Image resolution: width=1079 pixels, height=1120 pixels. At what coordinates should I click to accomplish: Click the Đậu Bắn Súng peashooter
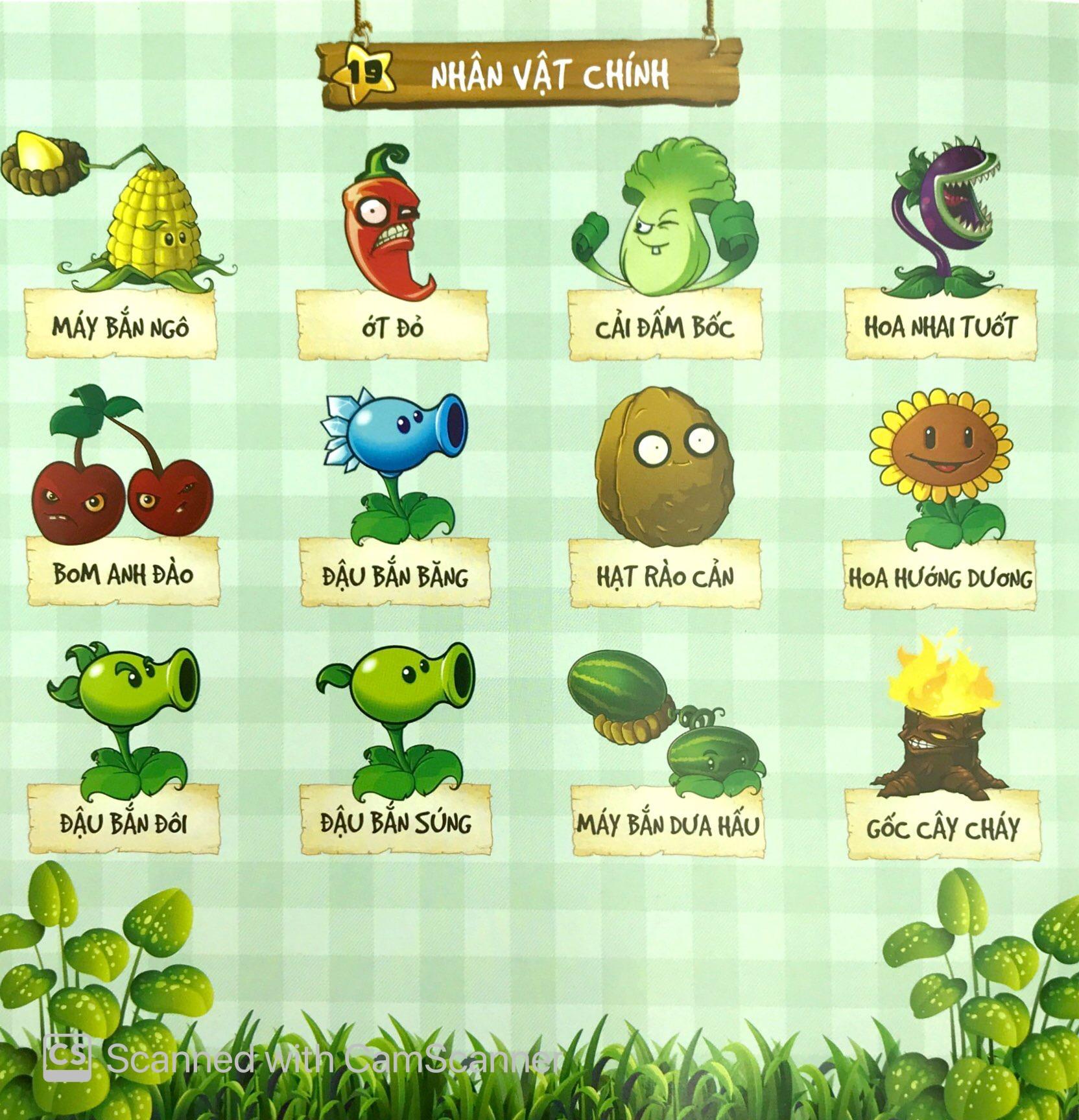(x=403, y=713)
